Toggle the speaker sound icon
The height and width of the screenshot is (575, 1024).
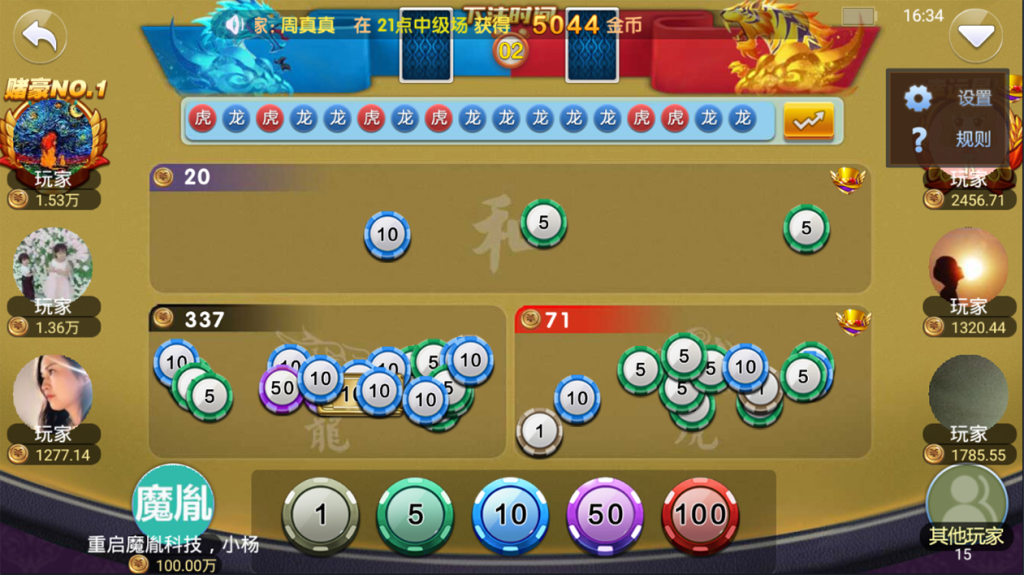pos(234,24)
